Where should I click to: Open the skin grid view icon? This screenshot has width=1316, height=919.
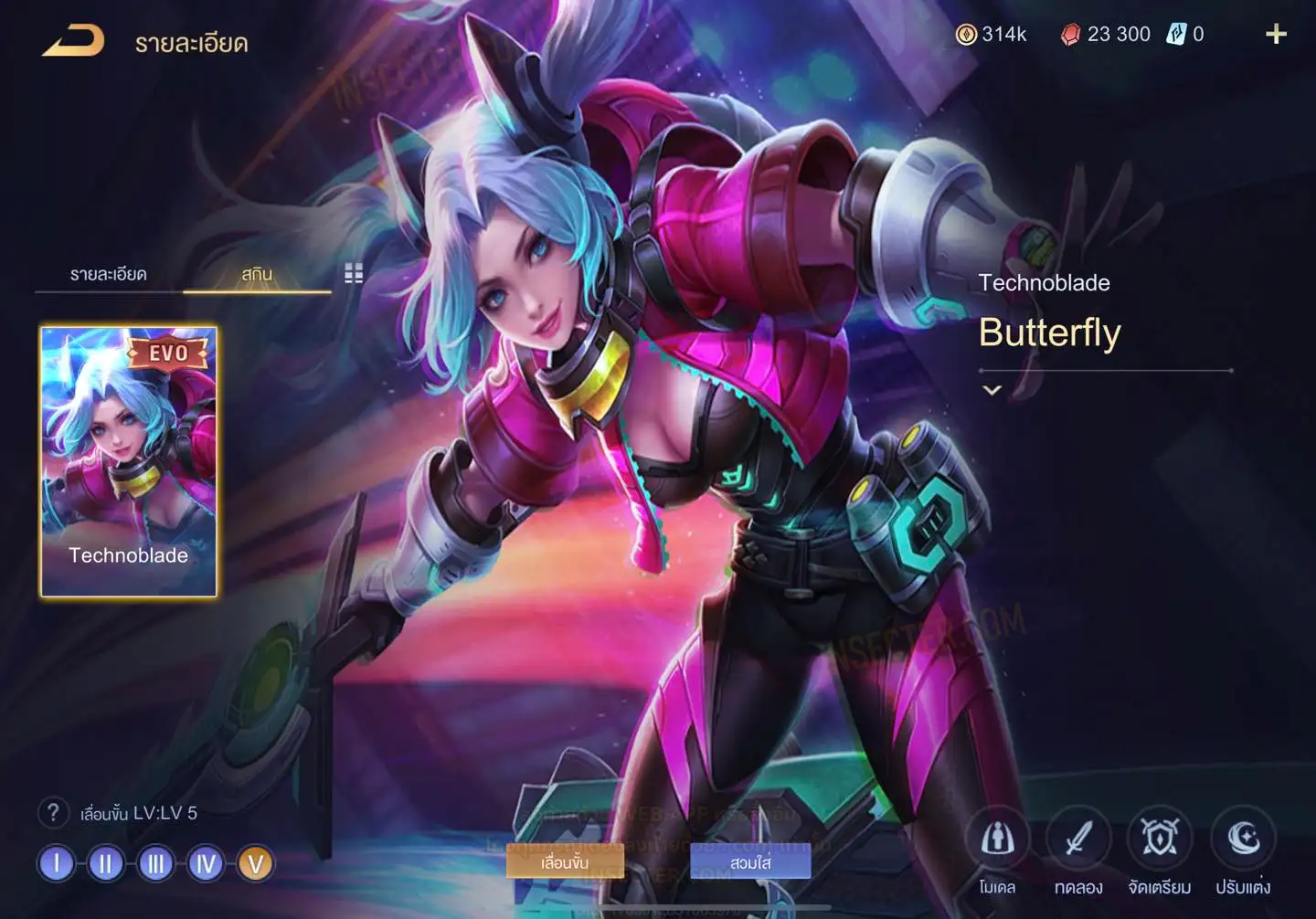(x=354, y=273)
